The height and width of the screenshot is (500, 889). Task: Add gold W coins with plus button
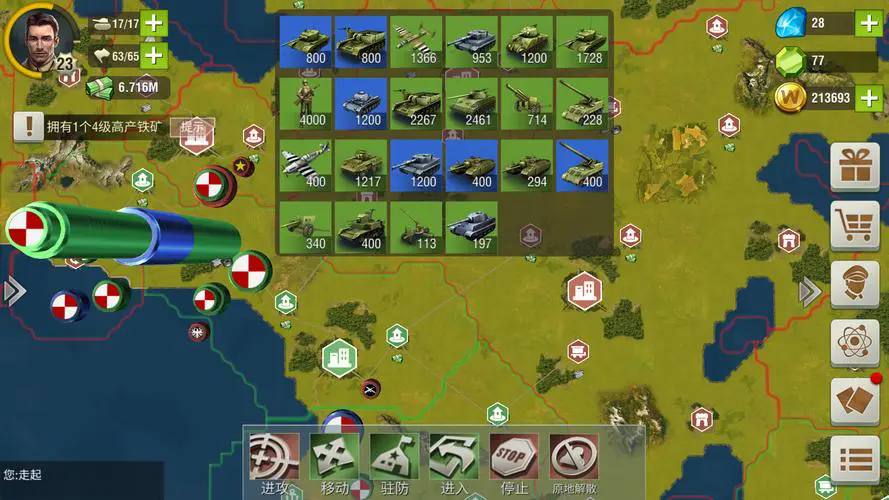(x=868, y=98)
